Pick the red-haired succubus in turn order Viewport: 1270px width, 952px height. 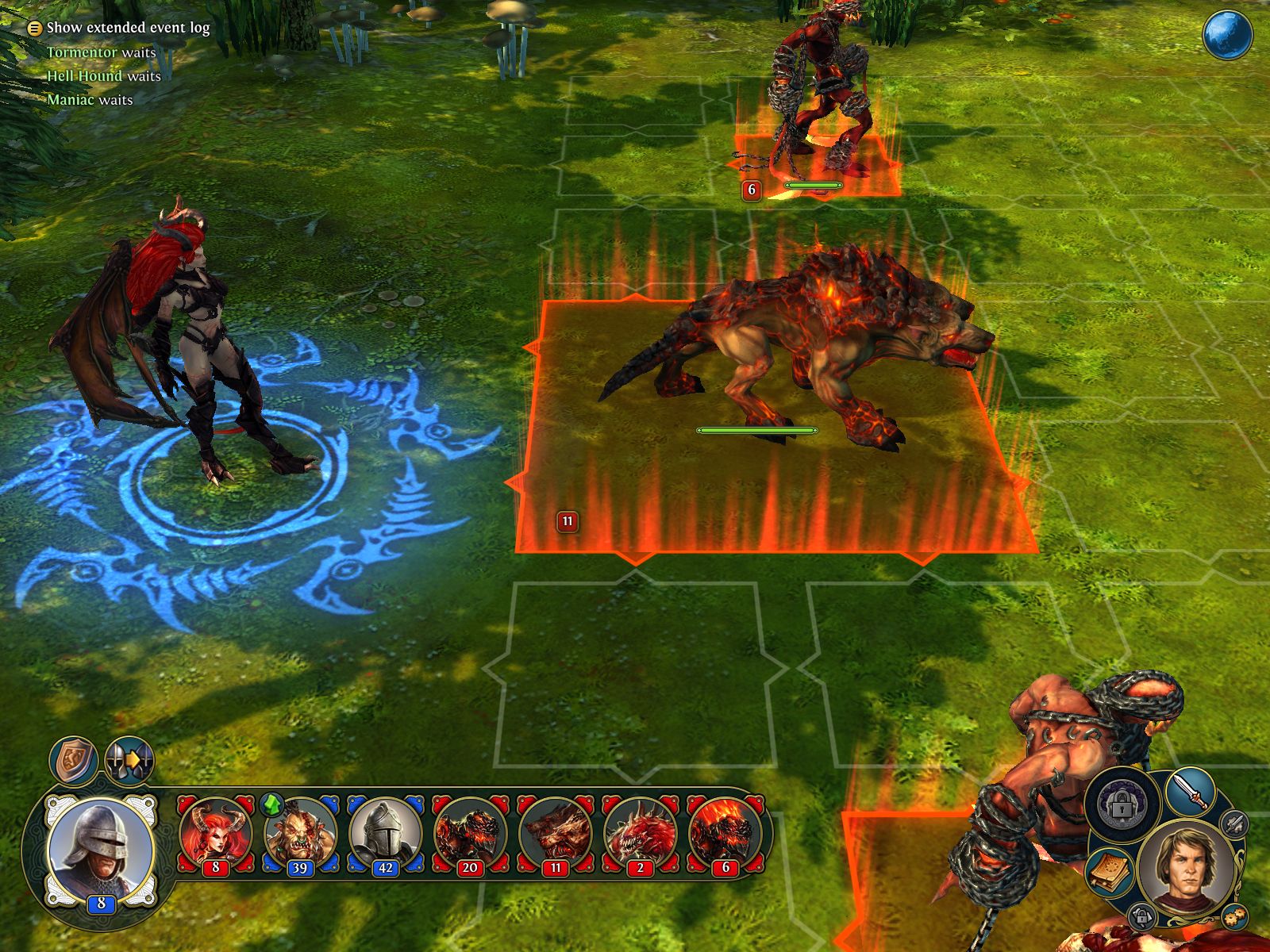pos(216,835)
